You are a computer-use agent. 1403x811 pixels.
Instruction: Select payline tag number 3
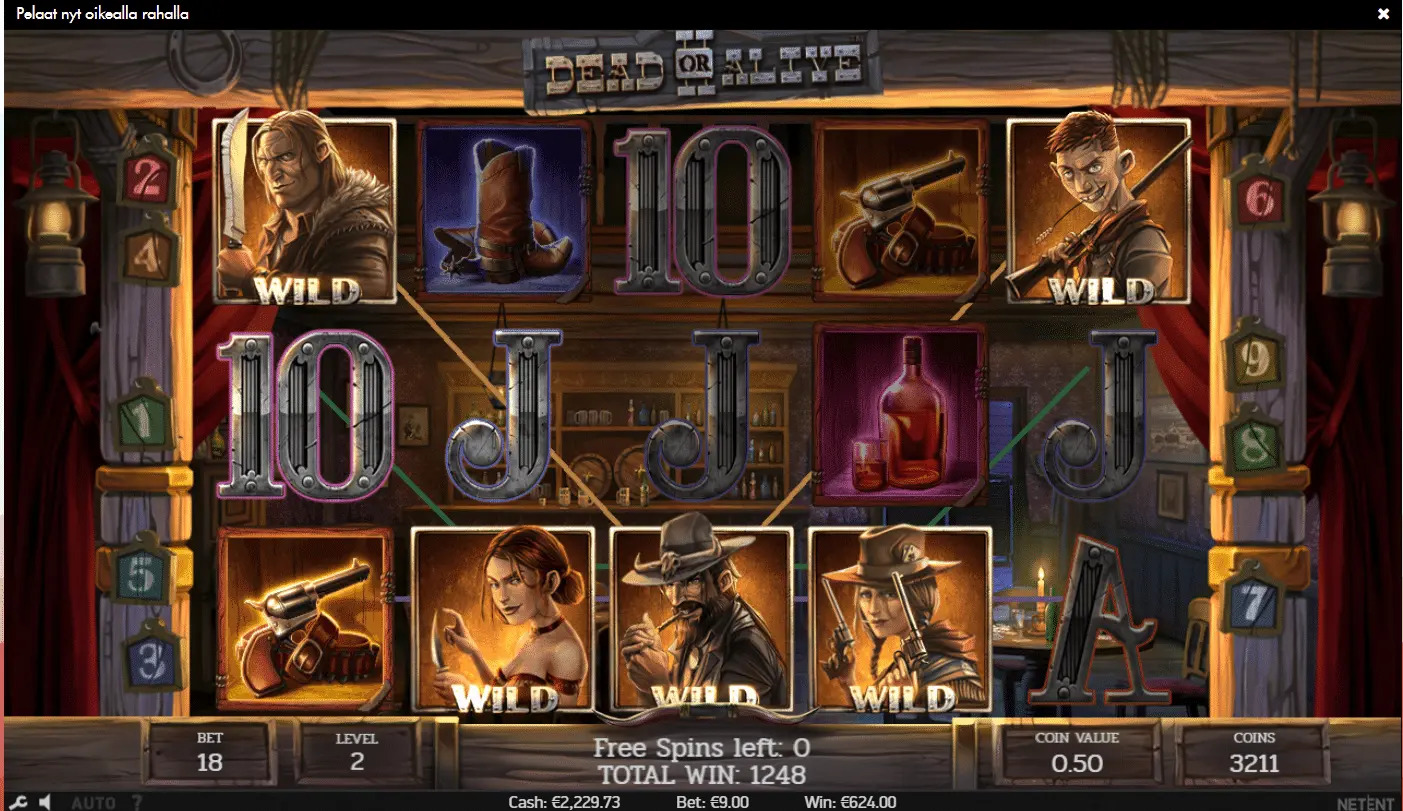152,658
